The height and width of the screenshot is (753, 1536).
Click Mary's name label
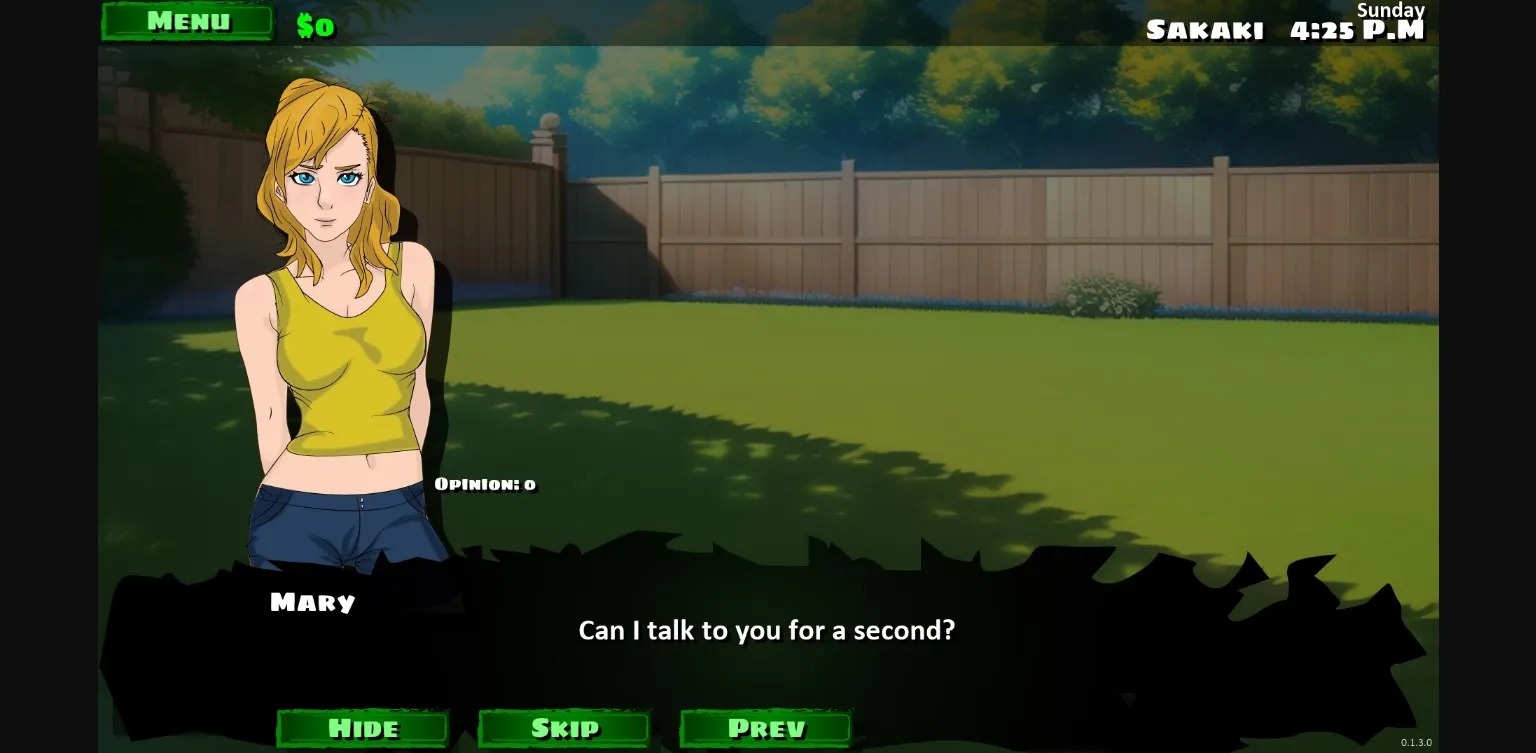click(312, 602)
